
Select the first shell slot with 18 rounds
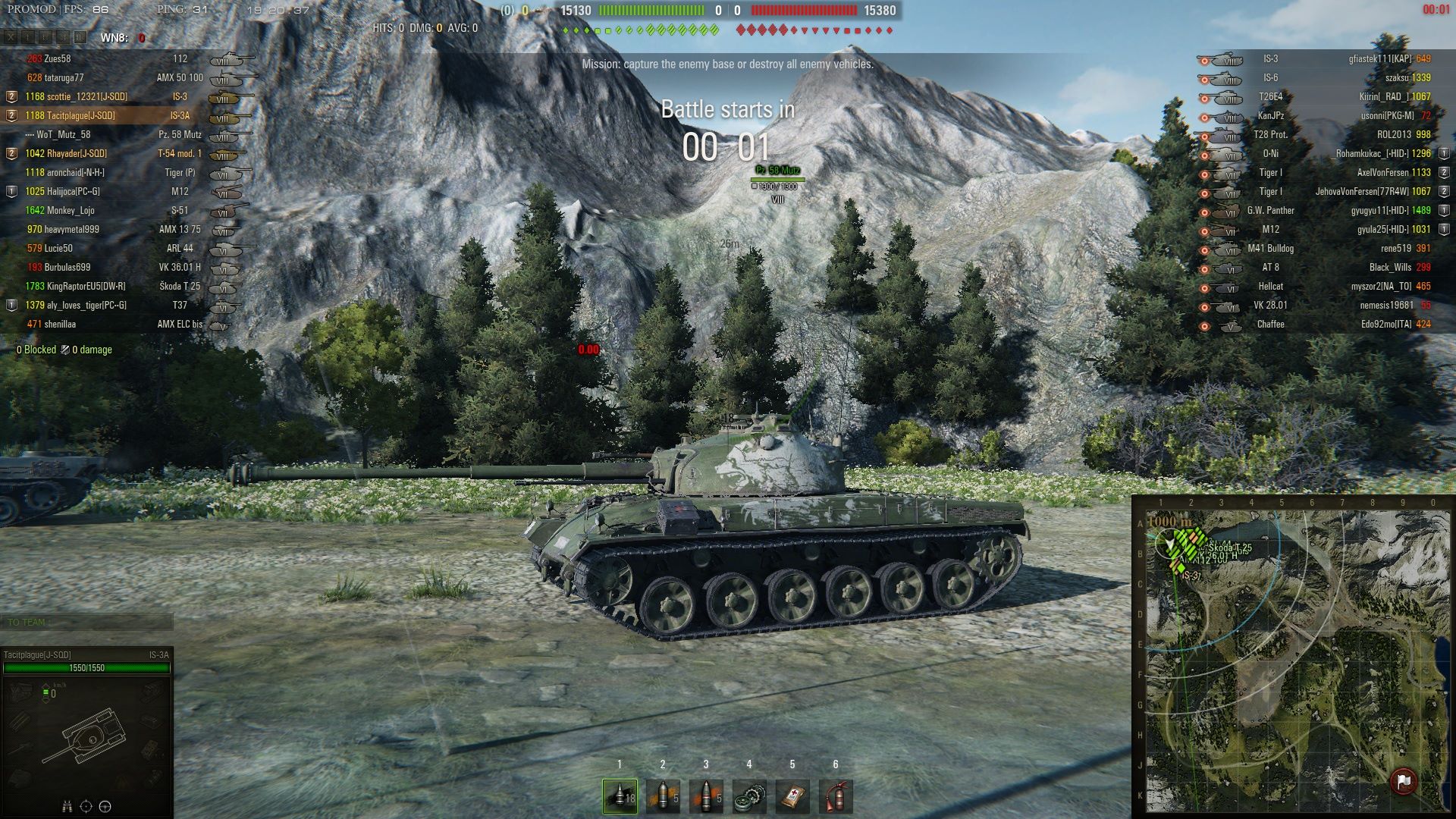point(620,796)
